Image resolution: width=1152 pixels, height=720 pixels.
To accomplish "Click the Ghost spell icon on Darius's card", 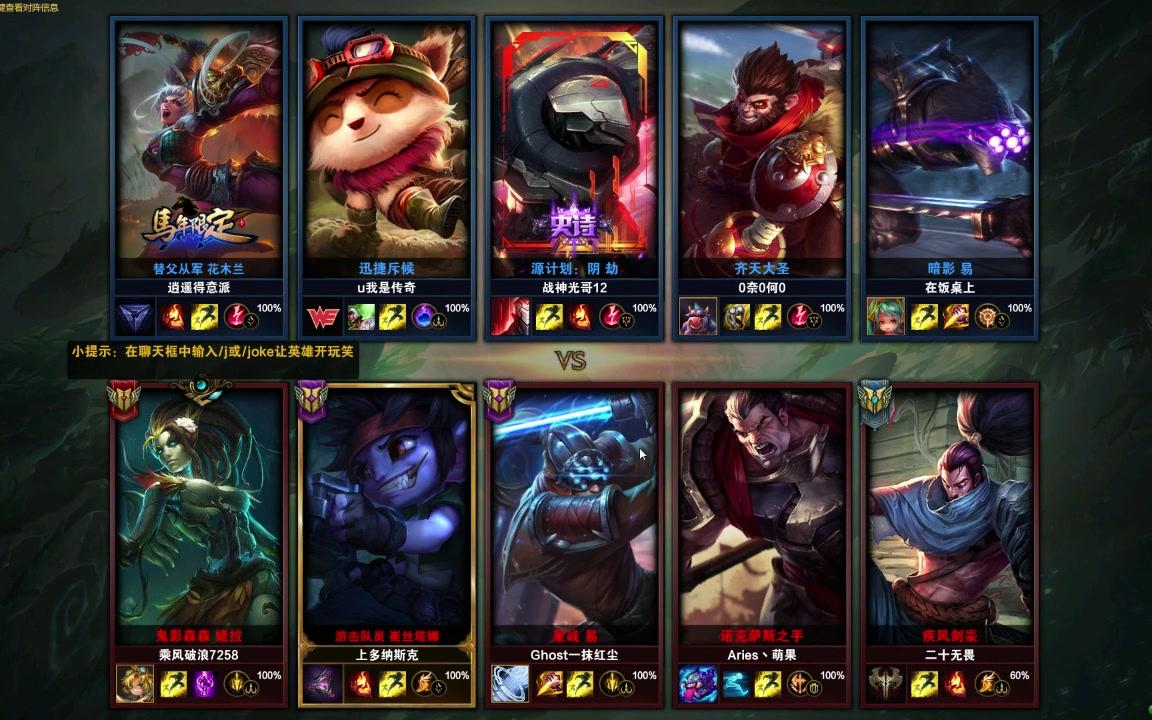I will click(x=736, y=684).
